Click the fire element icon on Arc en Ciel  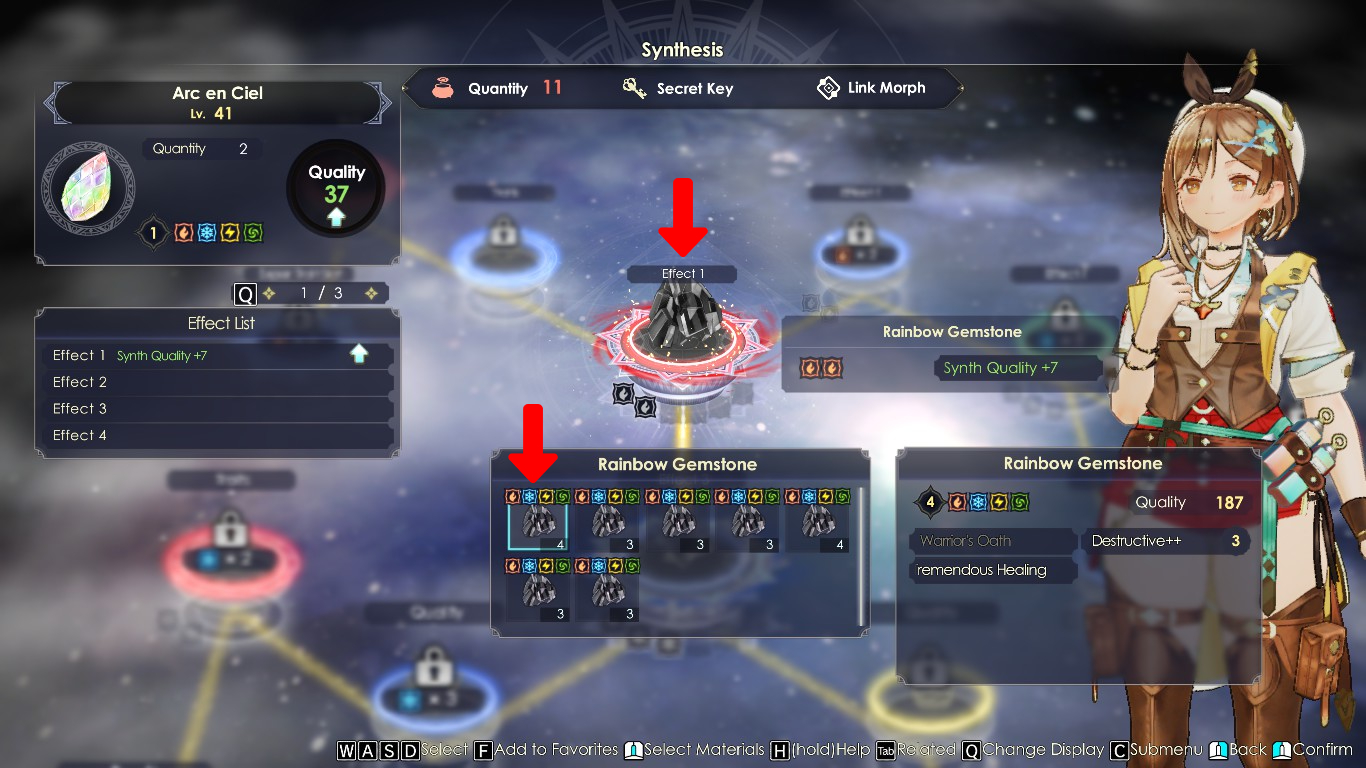point(182,233)
